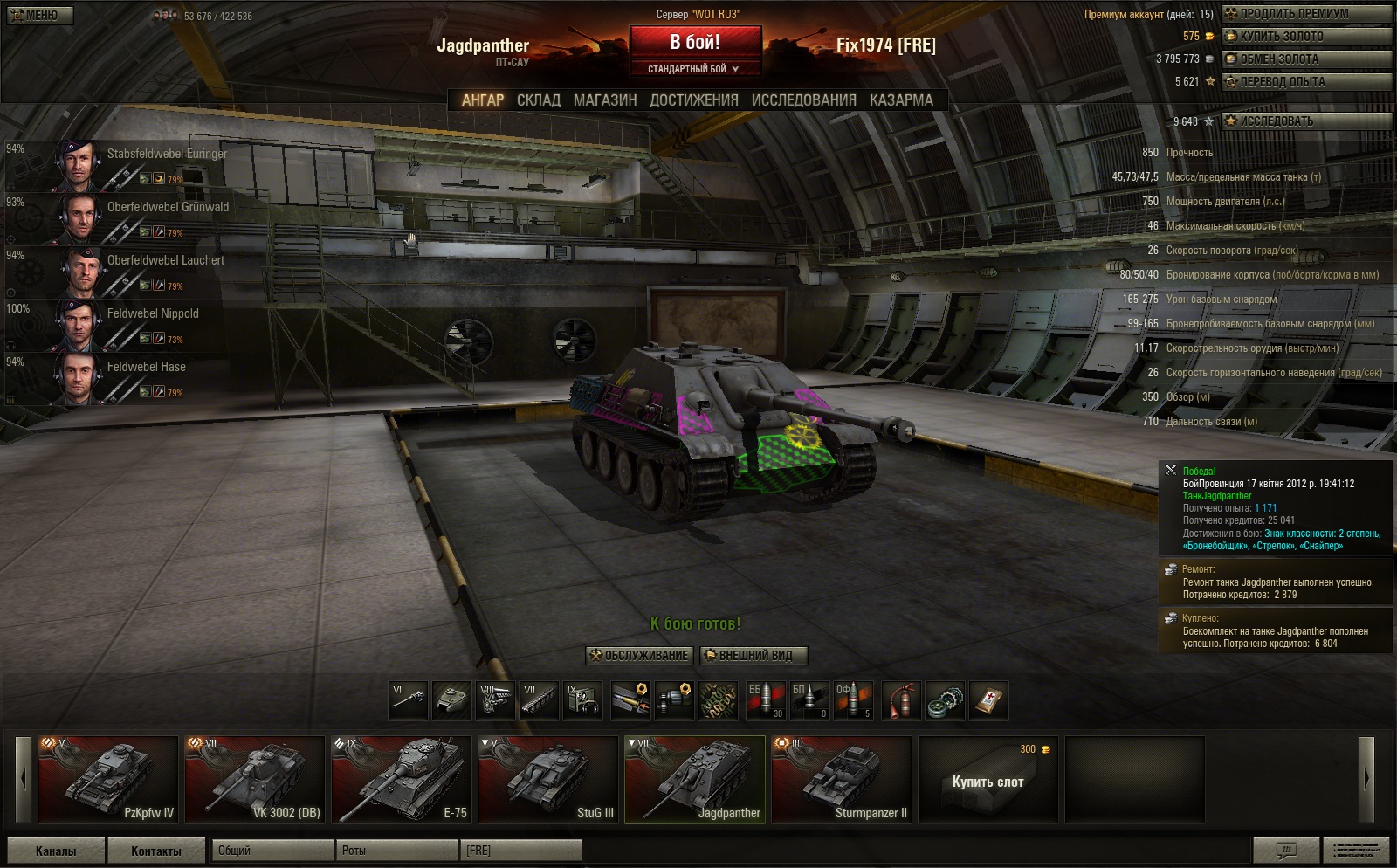Click ПРОДЛИТЬ ПРЕМИУМ button

(x=1306, y=14)
